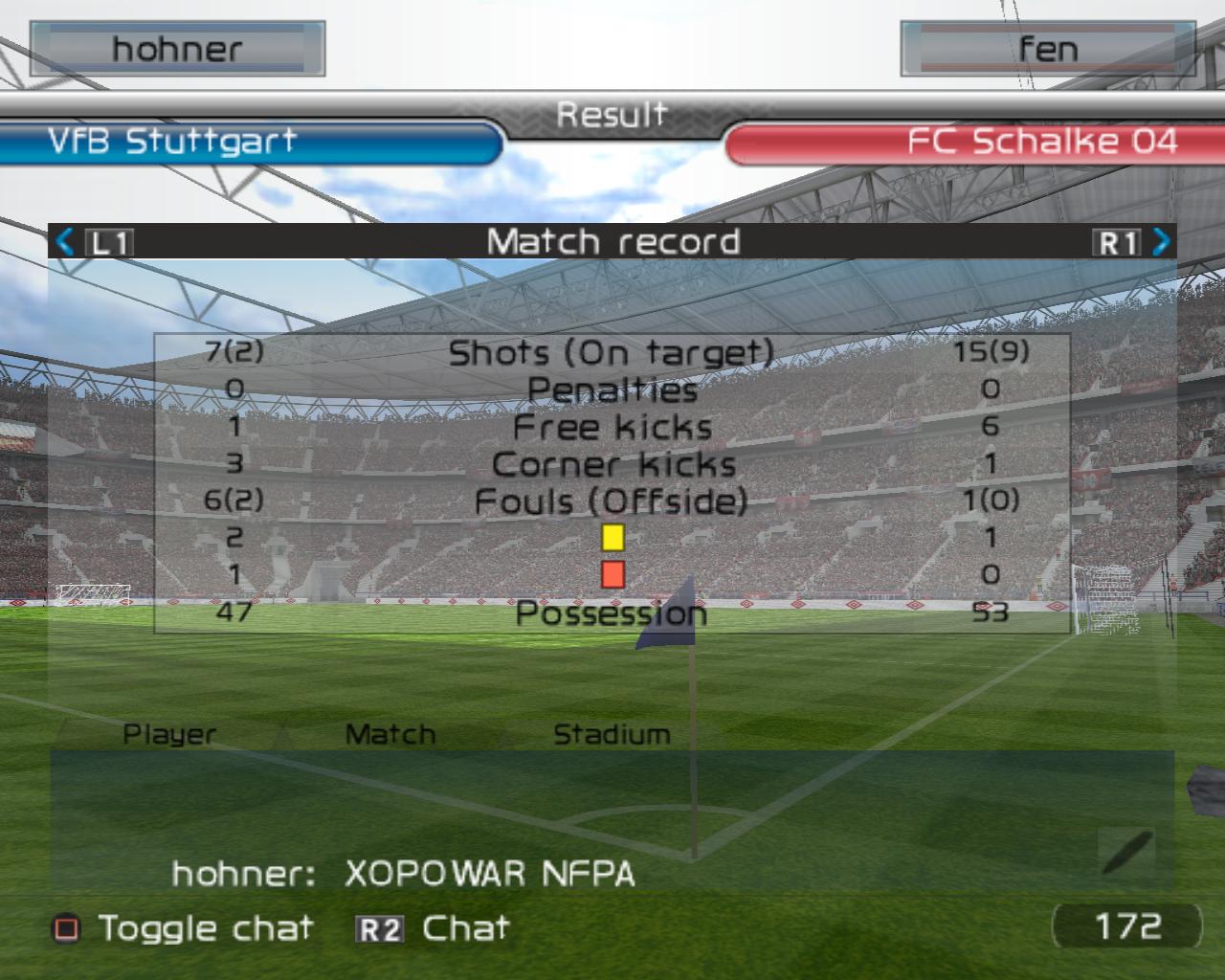Screen dimensions: 1225x980
Task: Open the Match tab
Action: [x=390, y=734]
